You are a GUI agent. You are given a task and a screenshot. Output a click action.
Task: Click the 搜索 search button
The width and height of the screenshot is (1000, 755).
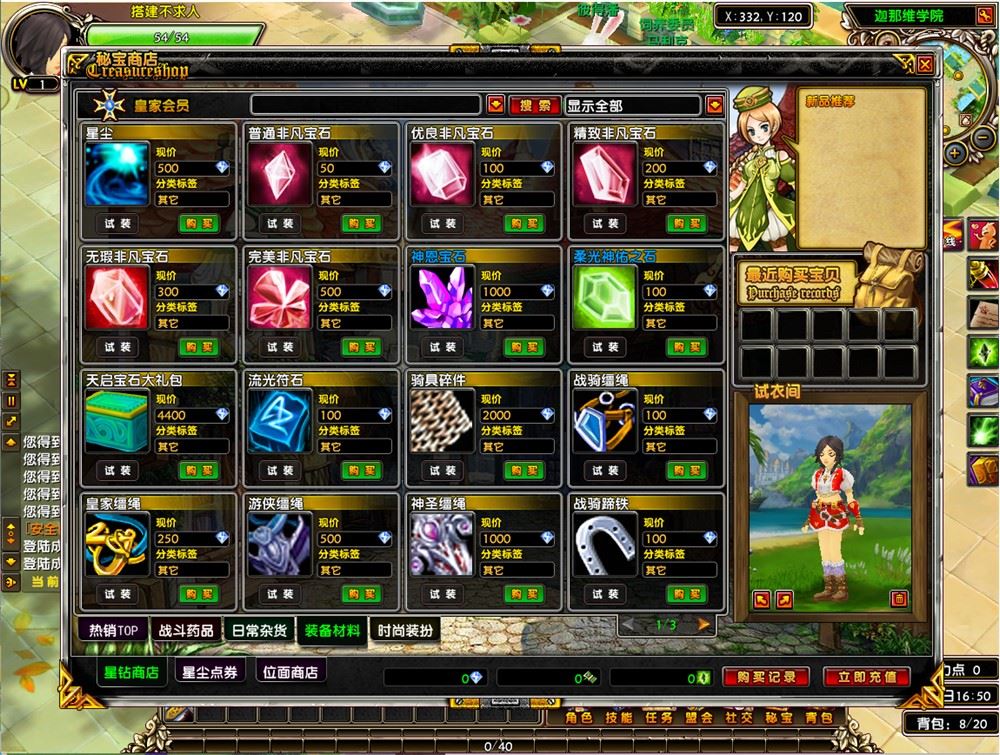535,105
